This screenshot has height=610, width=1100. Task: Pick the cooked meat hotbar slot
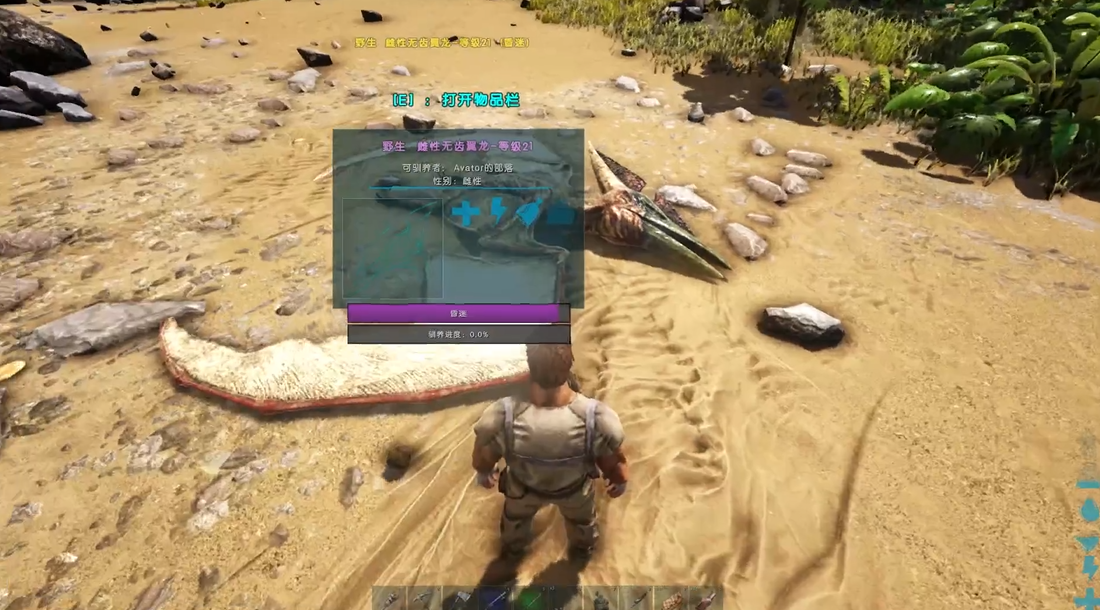point(672,600)
